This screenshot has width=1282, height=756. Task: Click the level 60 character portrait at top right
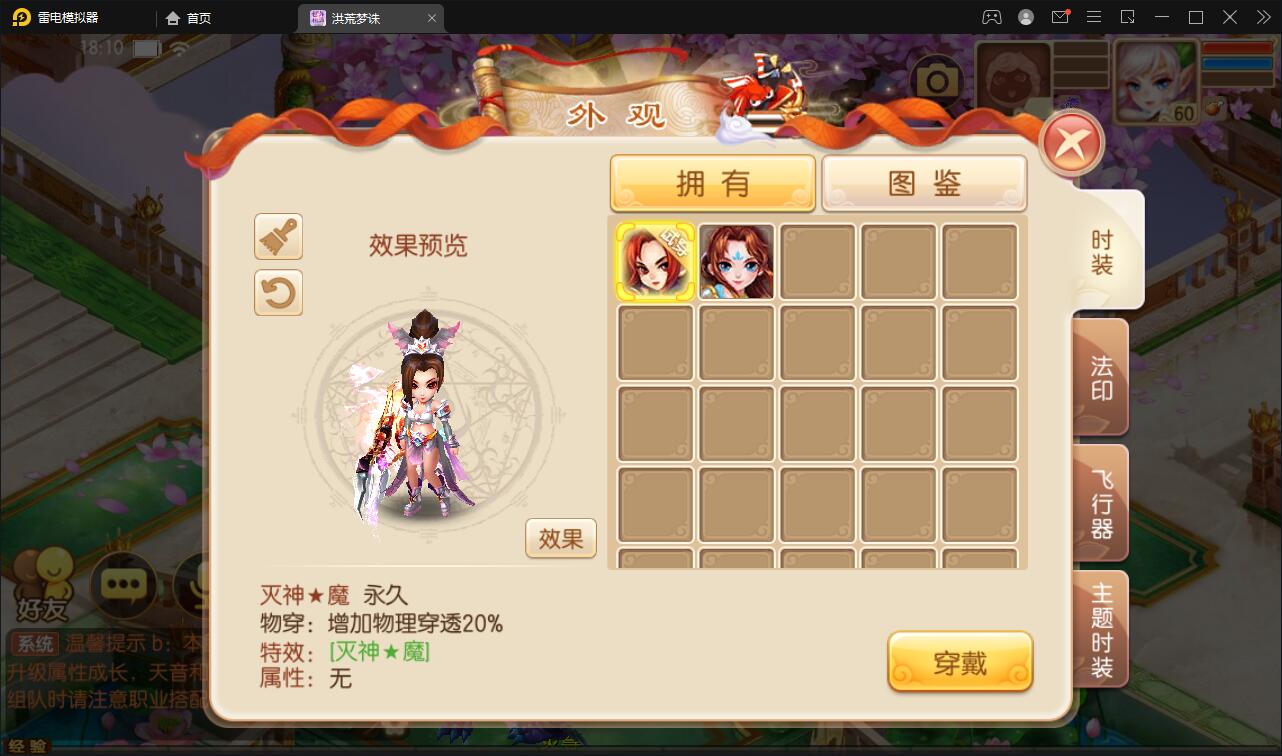click(1155, 83)
